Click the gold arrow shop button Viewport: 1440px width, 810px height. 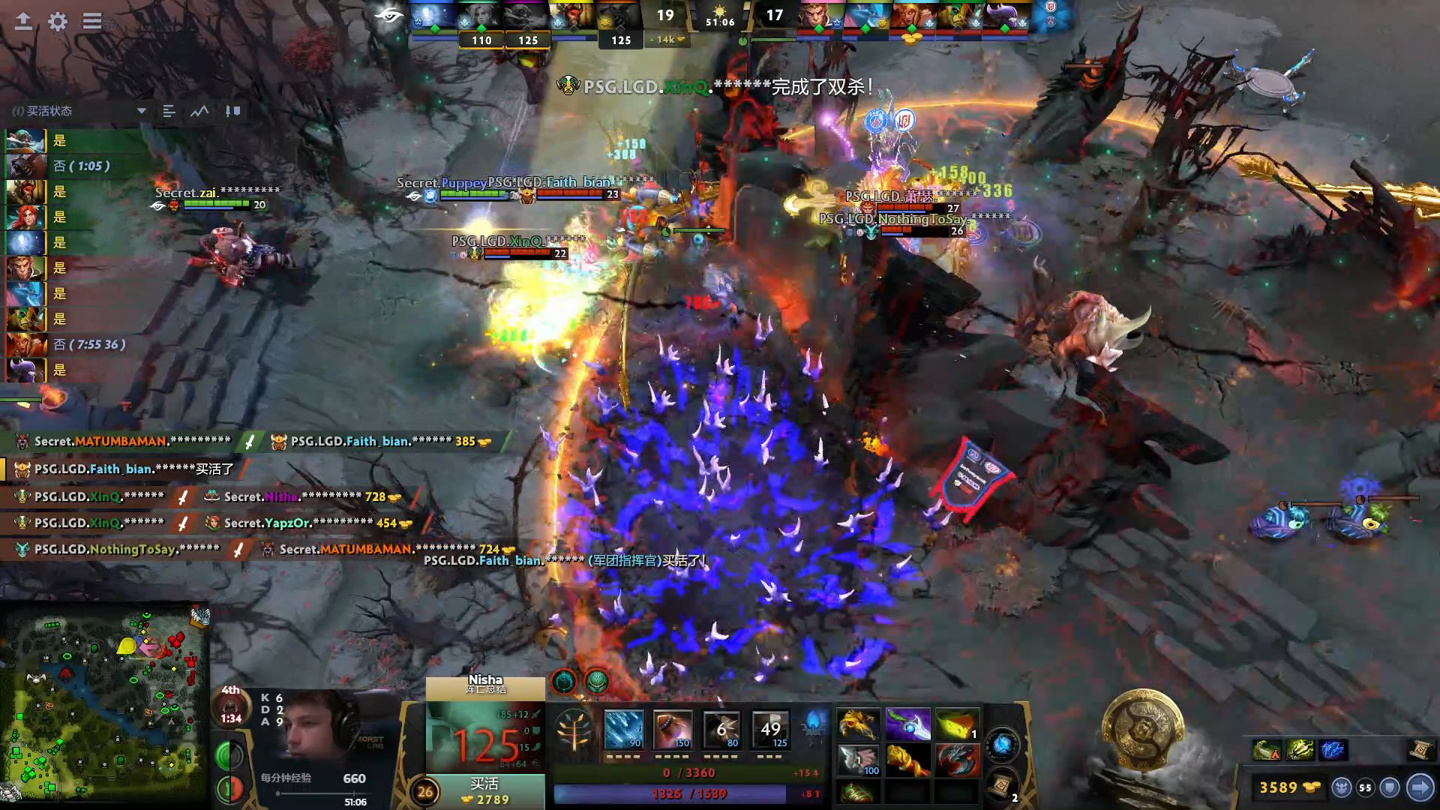[x=1420, y=788]
